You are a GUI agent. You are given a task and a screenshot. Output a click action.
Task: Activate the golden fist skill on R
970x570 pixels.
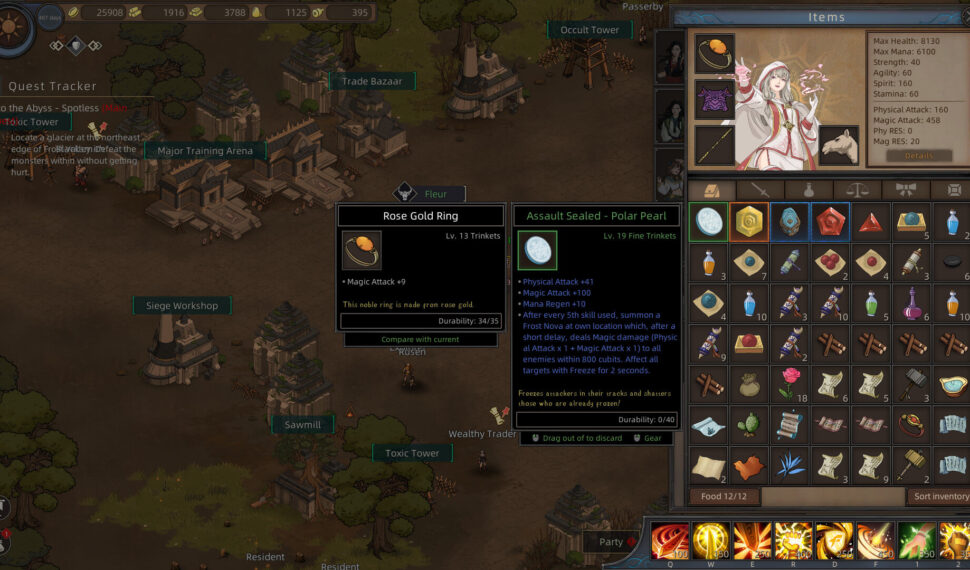pyautogui.click(x=792, y=541)
